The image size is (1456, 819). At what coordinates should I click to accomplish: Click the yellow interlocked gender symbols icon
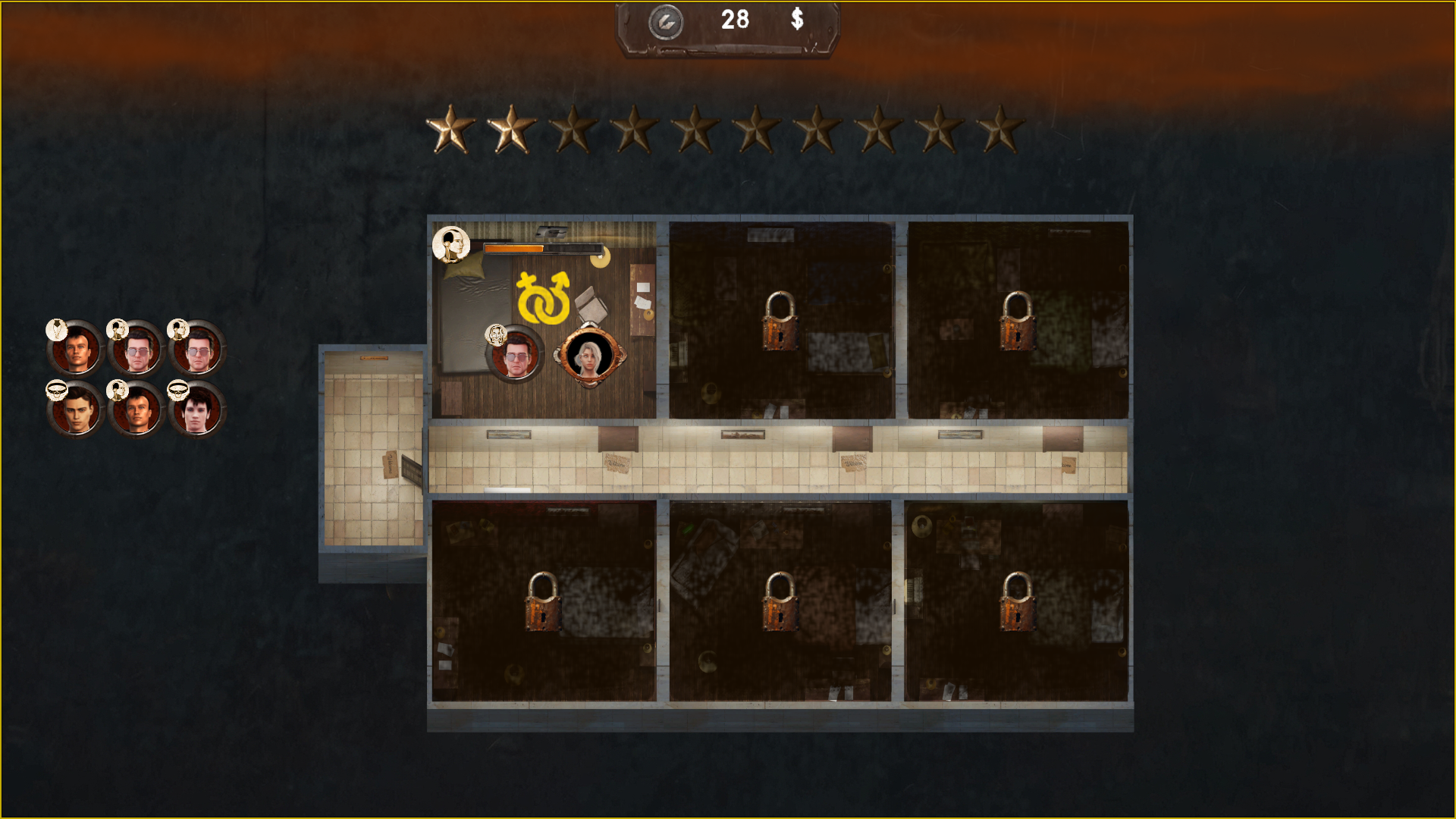[x=543, y=298]
